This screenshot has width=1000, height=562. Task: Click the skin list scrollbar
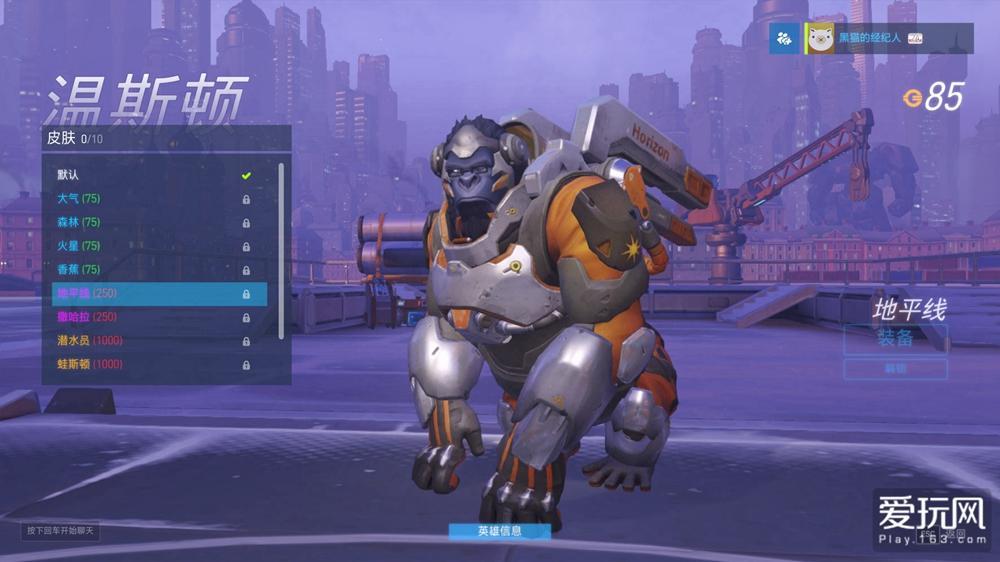[x=281, y=250]
